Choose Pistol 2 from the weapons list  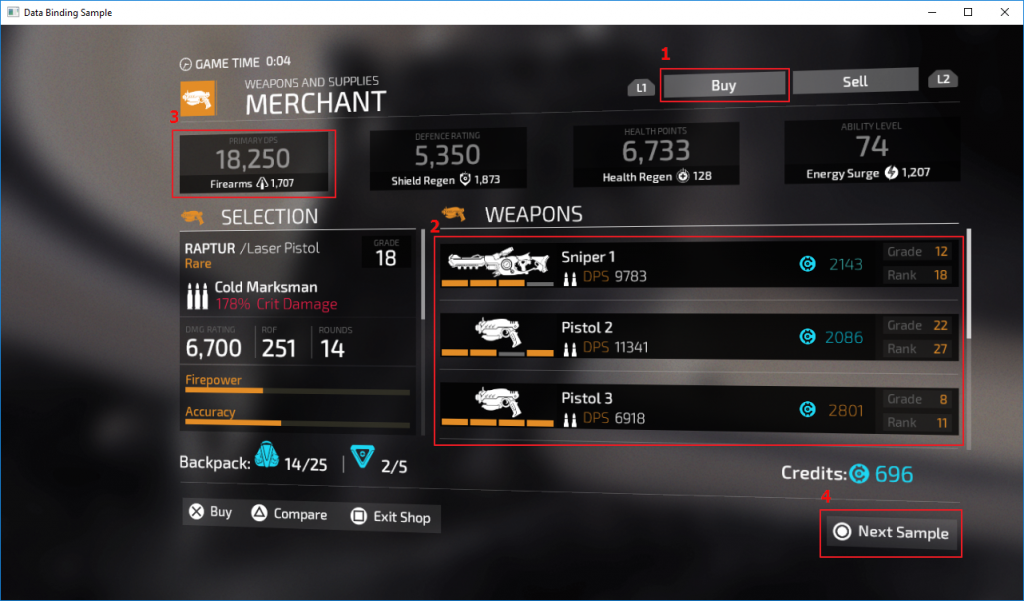699,337
